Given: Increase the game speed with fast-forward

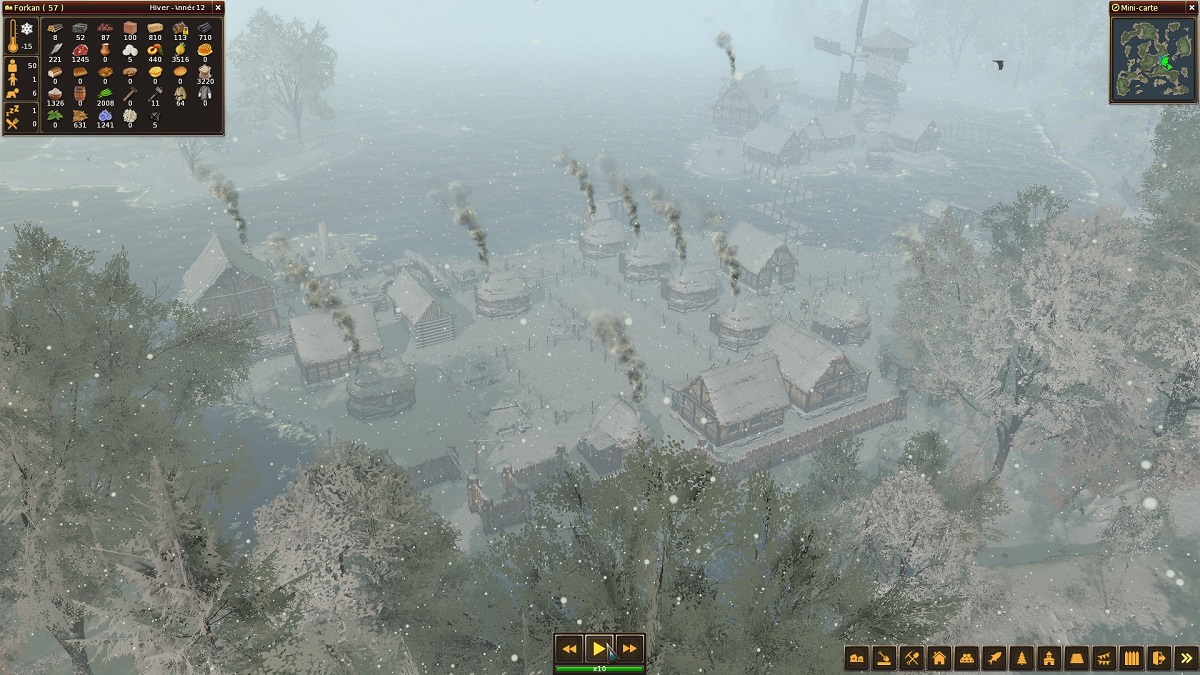Looking at the screenshot, I should coord(628,649).
